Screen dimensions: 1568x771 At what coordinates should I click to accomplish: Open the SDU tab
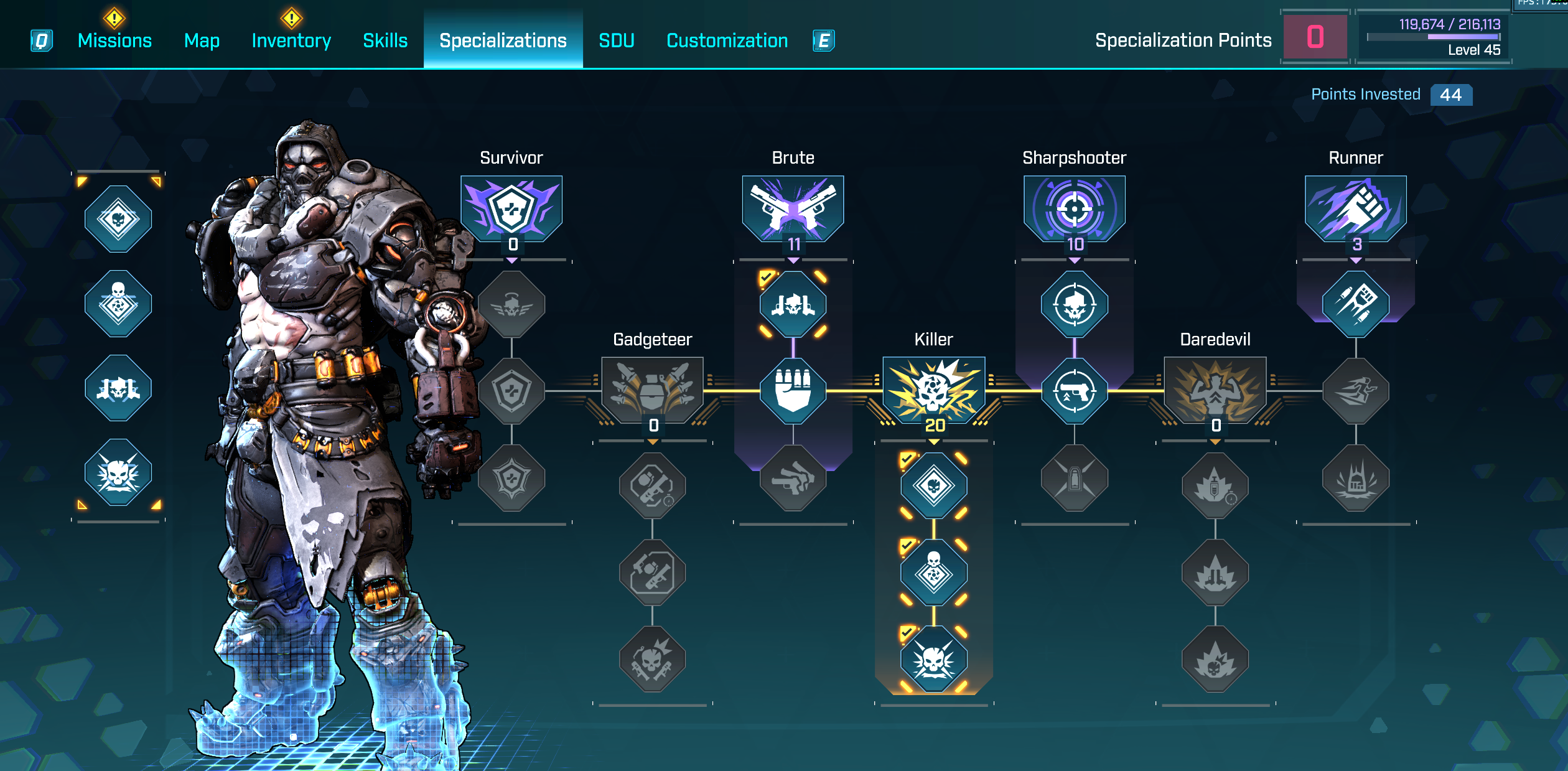(x=616, y=40)
